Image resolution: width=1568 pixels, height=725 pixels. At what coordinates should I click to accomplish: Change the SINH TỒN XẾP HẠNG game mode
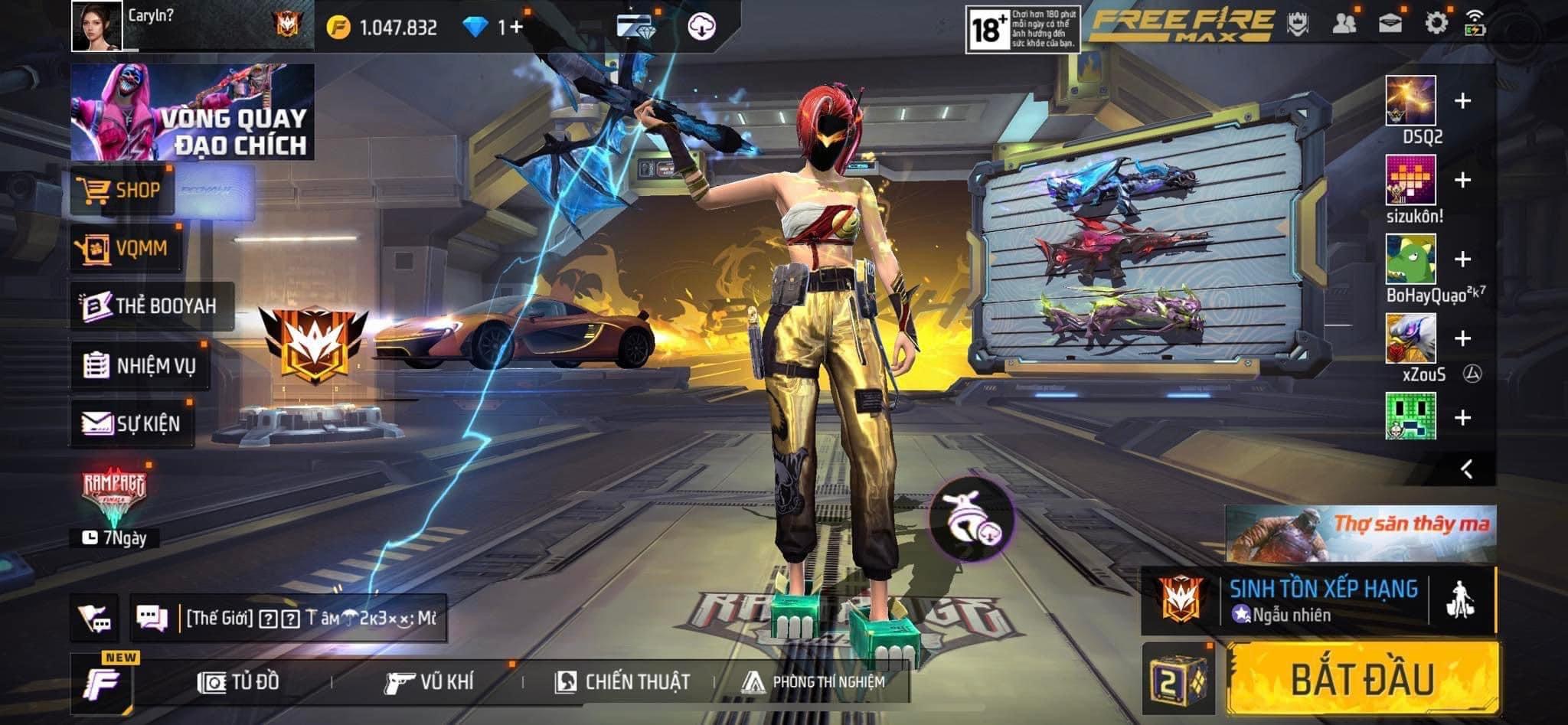pos(1322,600)
